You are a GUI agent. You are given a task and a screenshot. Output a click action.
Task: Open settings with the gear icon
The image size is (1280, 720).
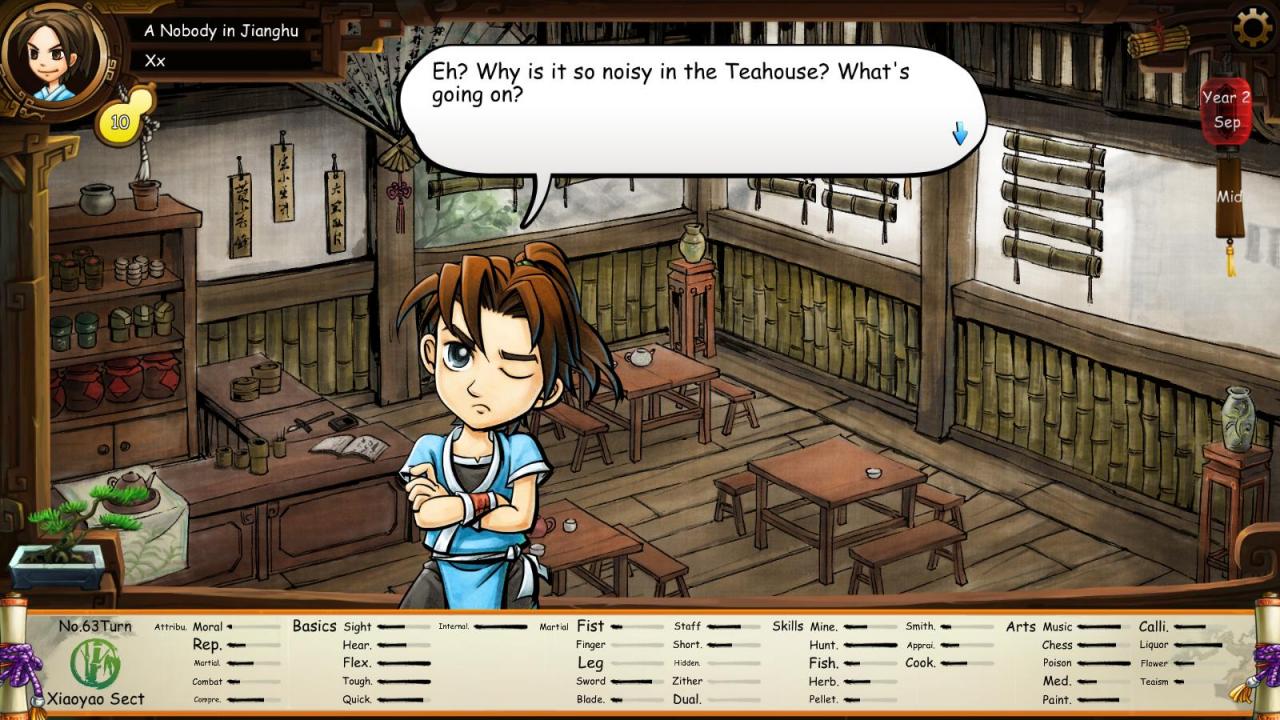click(x=1253, y=28)
